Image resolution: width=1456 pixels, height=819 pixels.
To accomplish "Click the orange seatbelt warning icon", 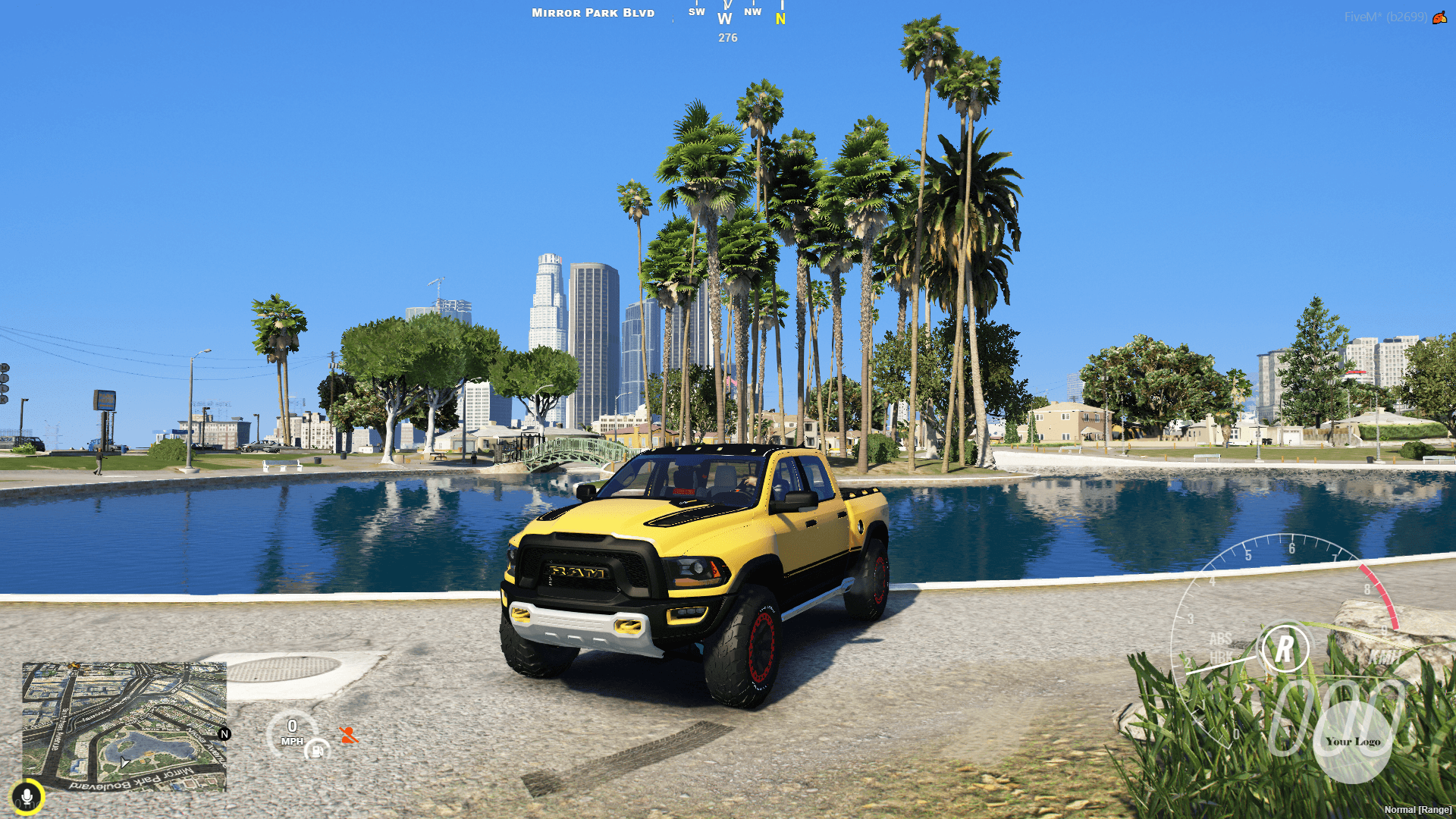I will coord(348,734).
